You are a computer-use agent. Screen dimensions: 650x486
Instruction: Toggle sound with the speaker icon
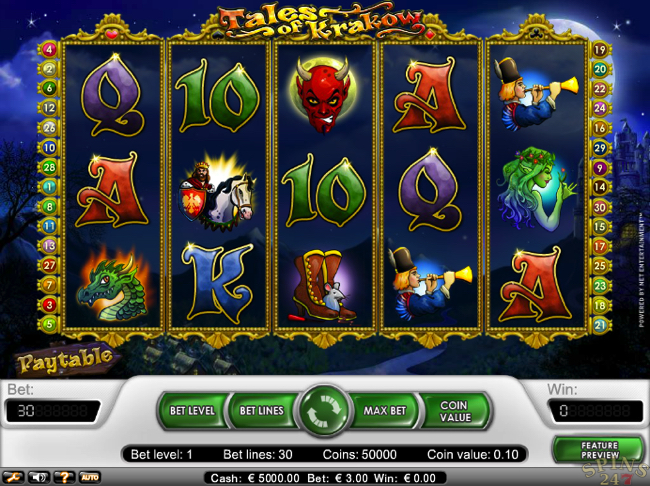[40, 476]
